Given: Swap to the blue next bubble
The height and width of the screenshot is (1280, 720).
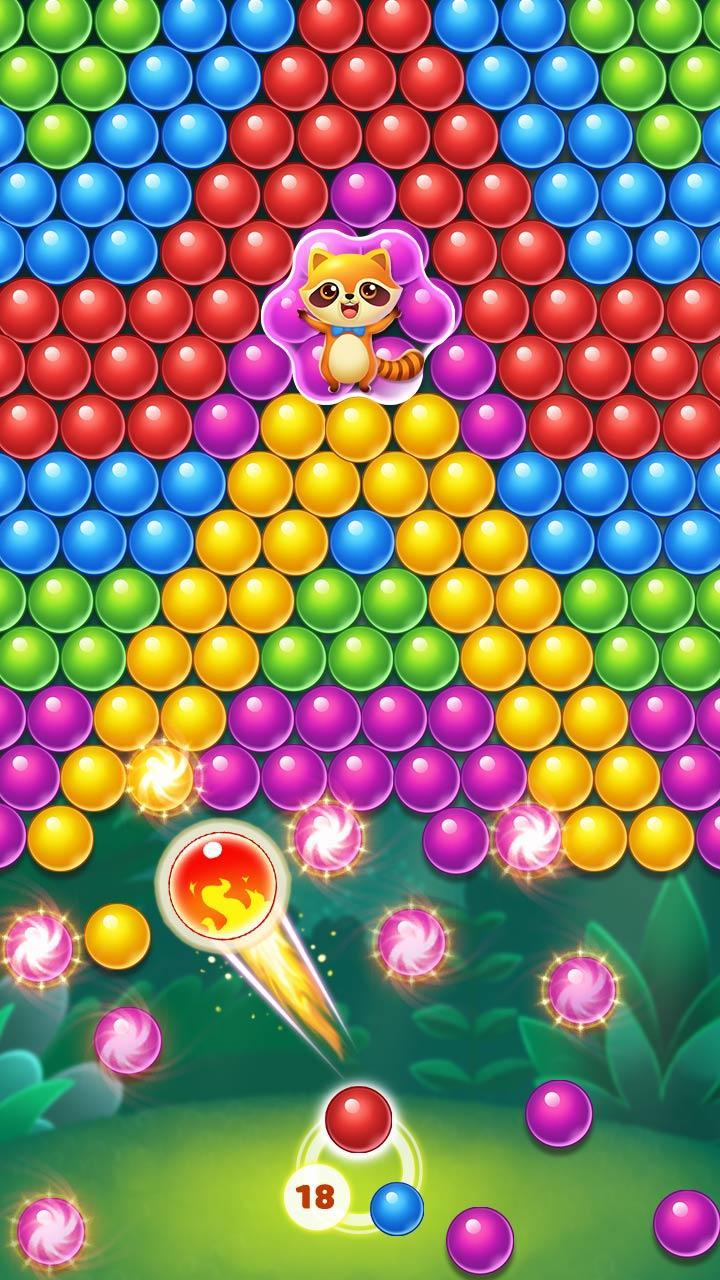Looking at the screenshot, I should coord(397,1208).
